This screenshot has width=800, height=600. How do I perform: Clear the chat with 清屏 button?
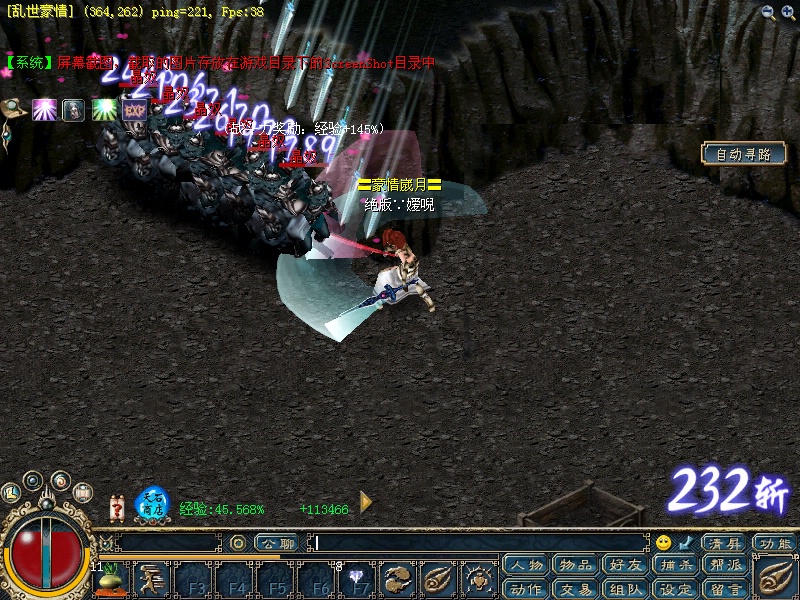pos(722,543)
